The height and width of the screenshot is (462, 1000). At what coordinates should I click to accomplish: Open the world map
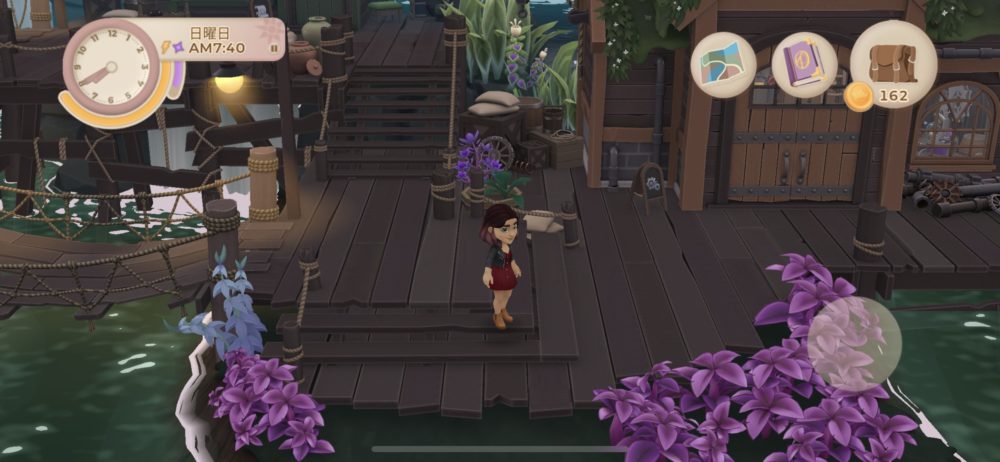(x=723, y=64)
